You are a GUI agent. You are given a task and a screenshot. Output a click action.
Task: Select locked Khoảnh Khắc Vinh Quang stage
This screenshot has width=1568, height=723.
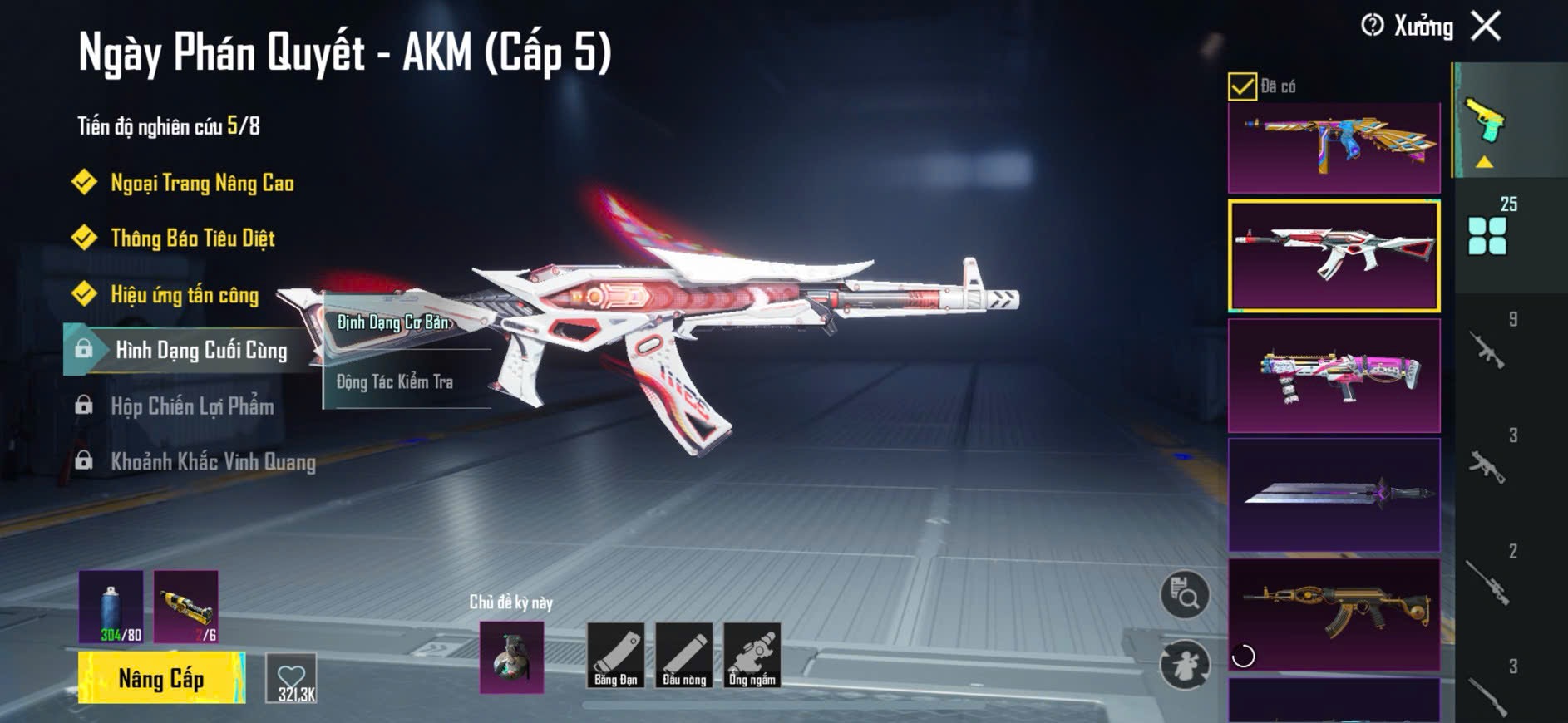[x=213, y=462]
